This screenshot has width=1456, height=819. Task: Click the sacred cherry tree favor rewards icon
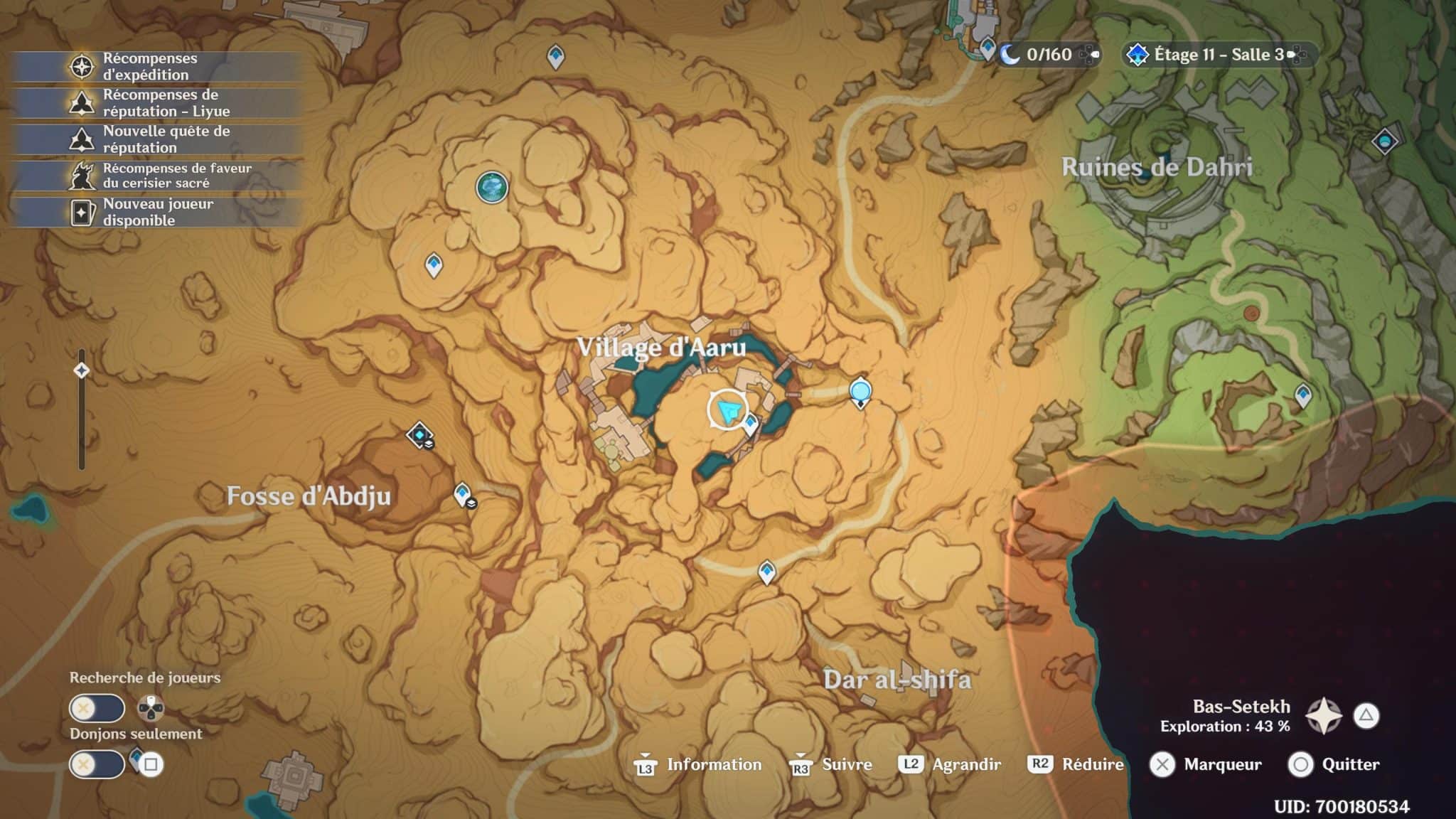(84, 173)
